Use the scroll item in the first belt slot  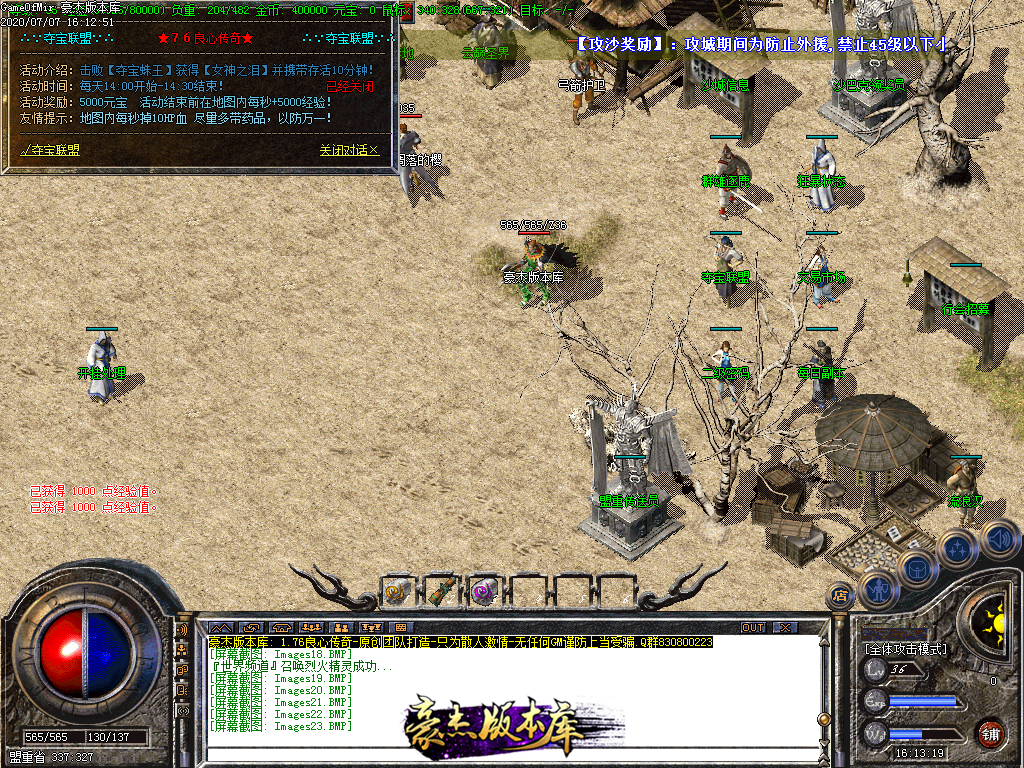[398, 591]
